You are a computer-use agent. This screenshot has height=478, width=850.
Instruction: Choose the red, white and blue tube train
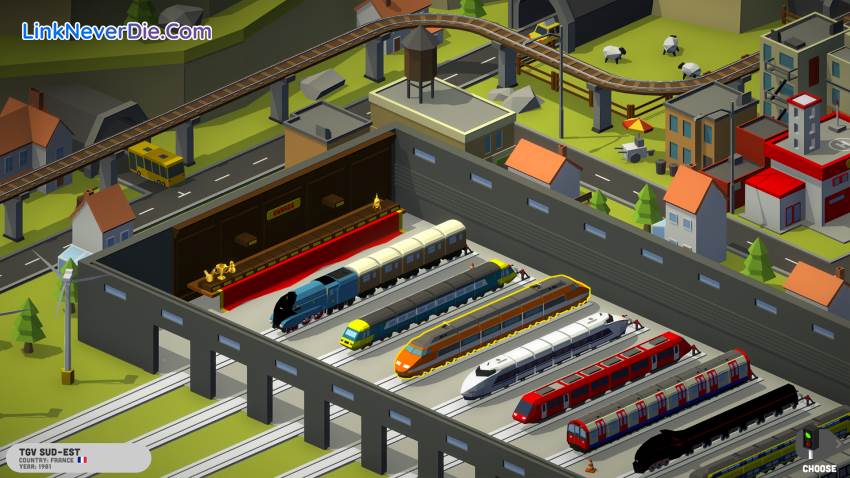click(658, 399)
